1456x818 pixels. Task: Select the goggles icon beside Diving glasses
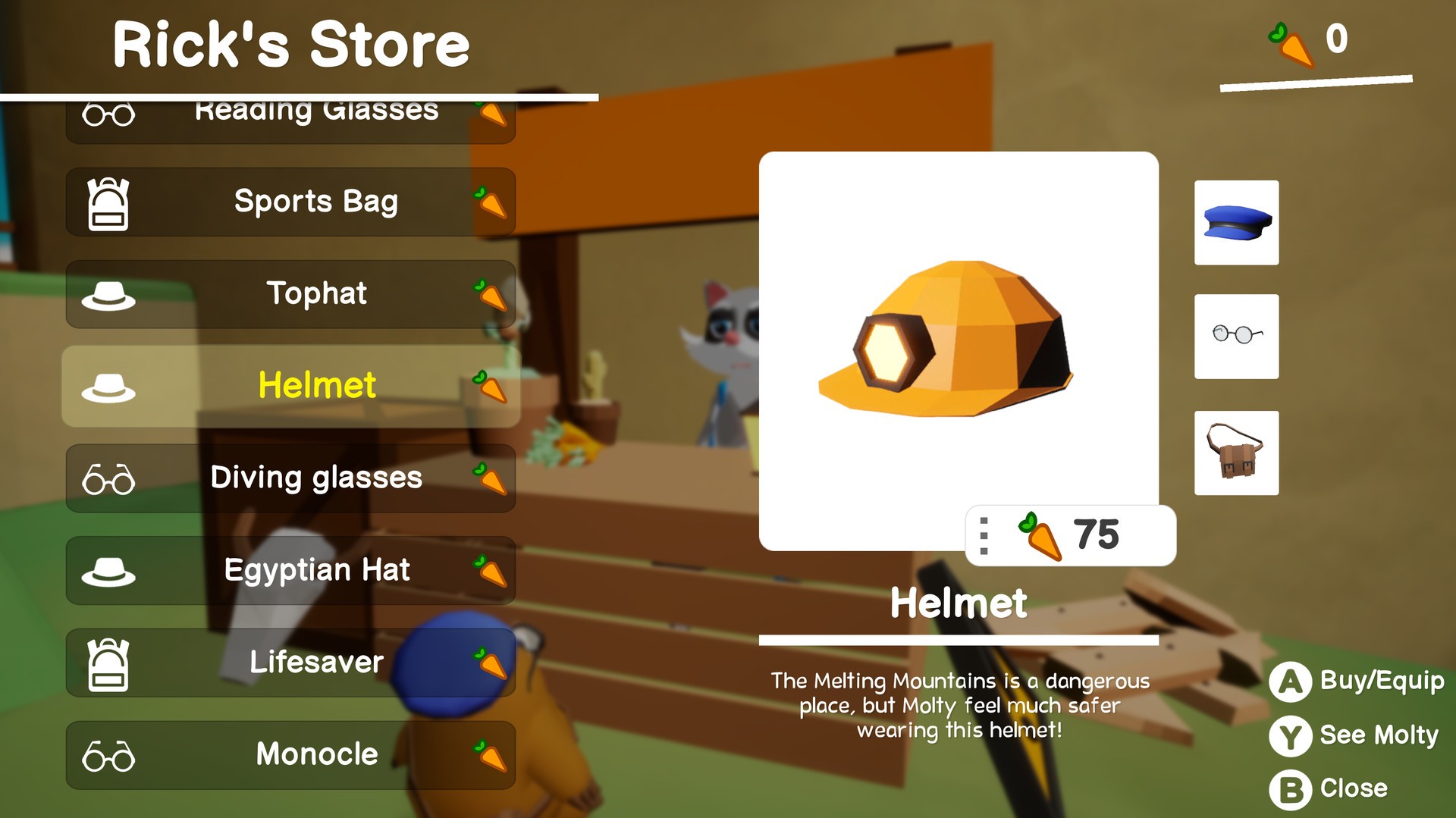[x=108, y=478]
